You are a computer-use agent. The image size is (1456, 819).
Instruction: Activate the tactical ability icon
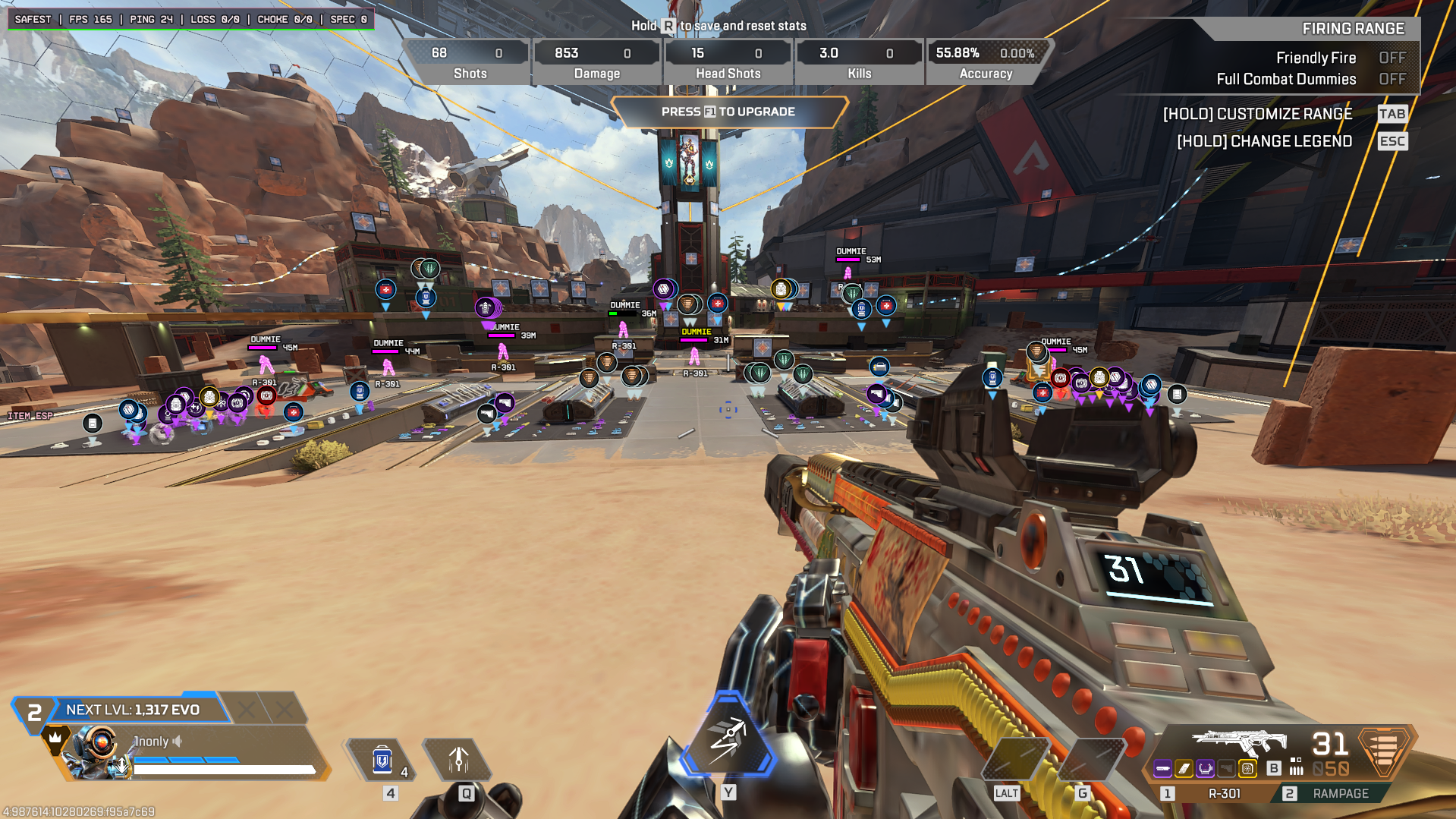pos(458,760)
